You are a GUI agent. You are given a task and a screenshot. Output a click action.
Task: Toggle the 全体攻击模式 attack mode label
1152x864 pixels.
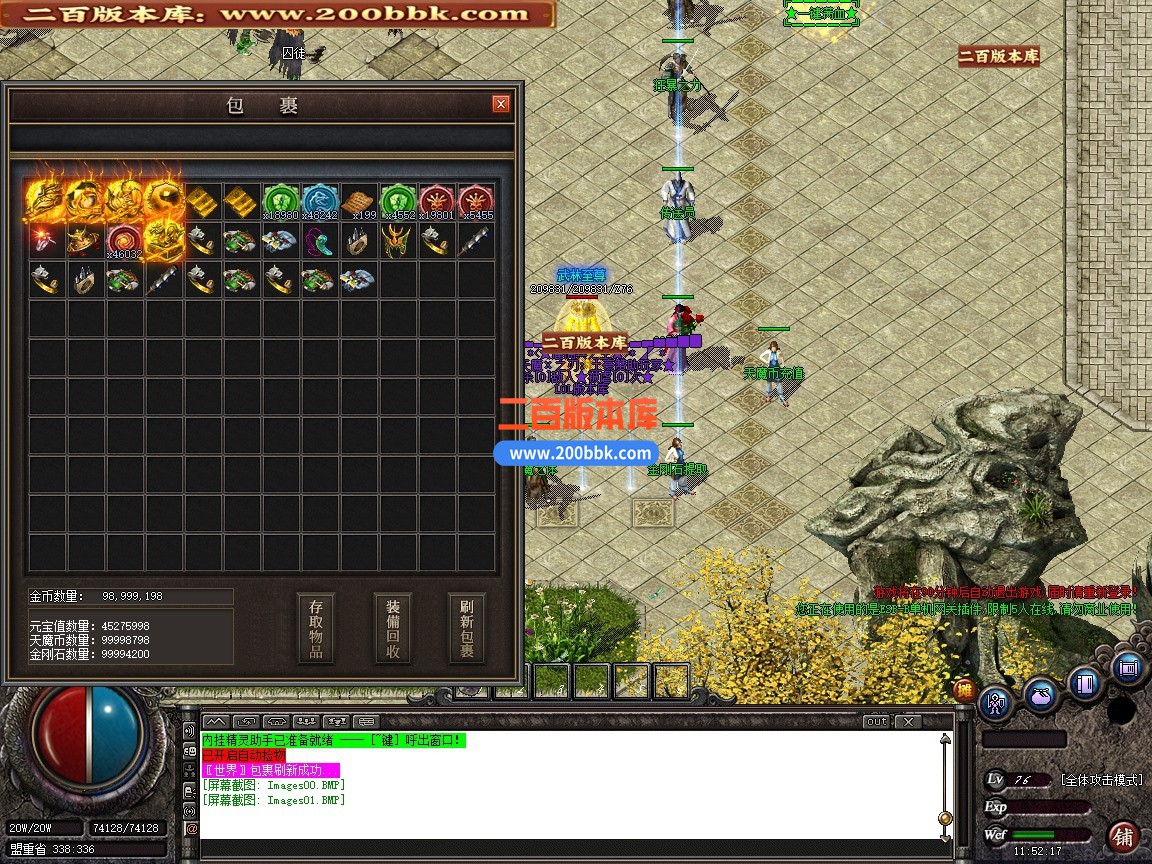click(1101, 780)
